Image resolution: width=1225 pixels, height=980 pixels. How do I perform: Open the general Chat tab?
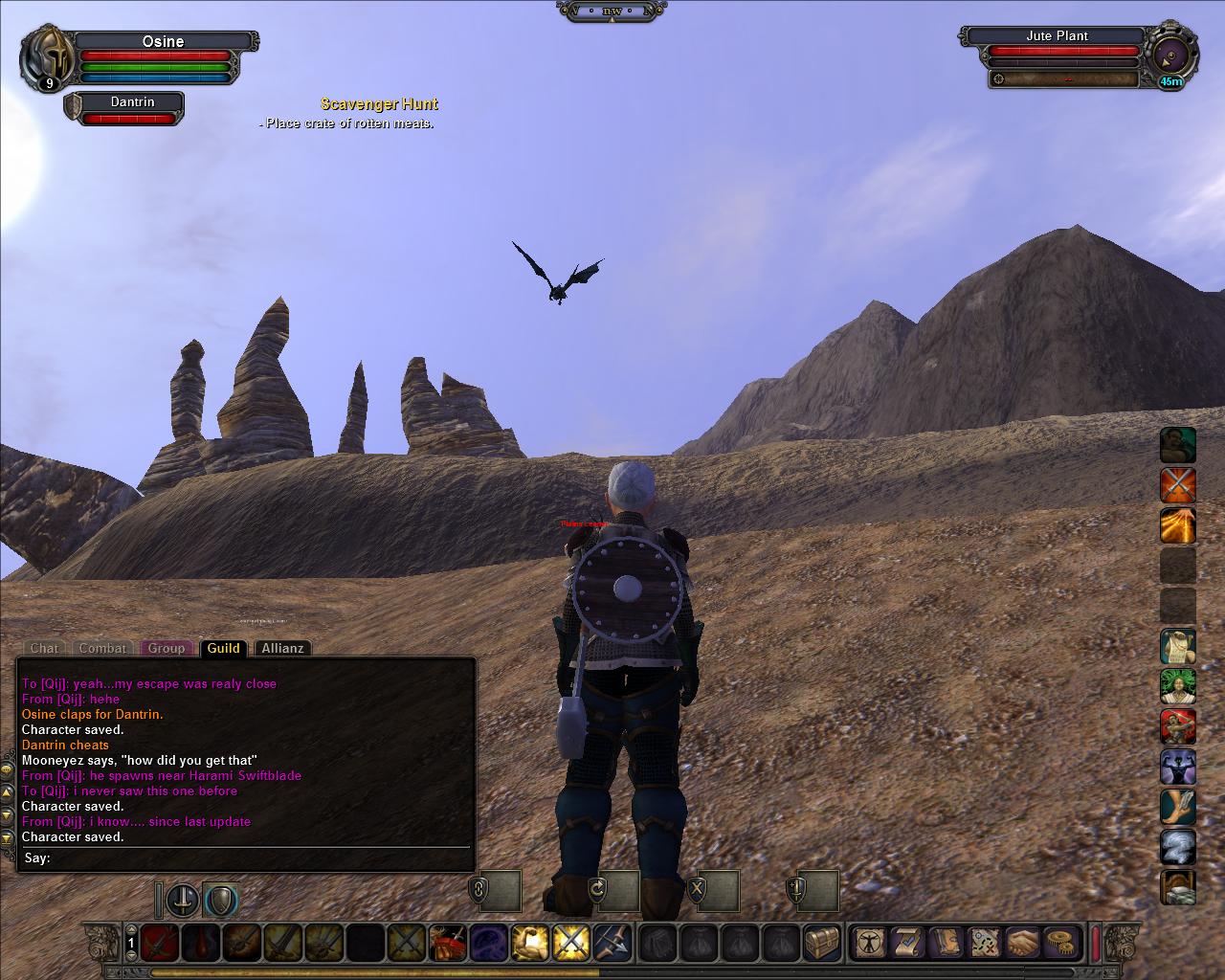(44, 648)
